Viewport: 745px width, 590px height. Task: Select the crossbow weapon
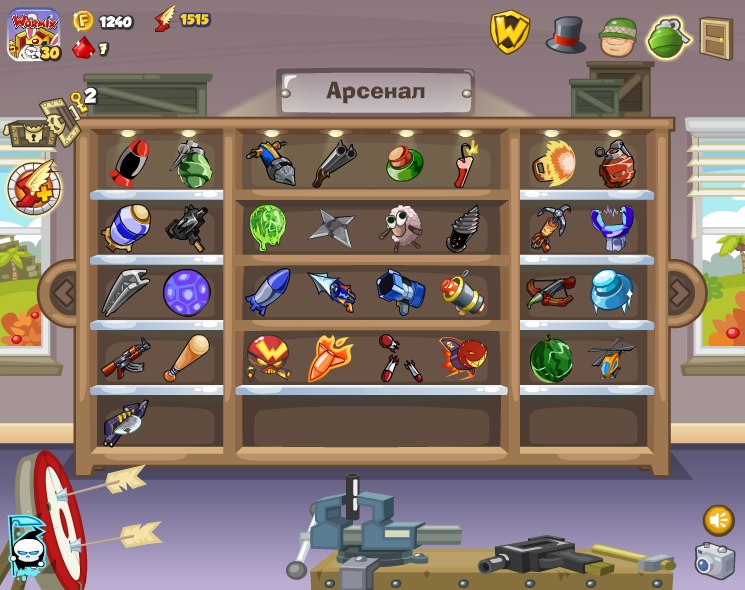pyautogui.click(x=551, y=291)
